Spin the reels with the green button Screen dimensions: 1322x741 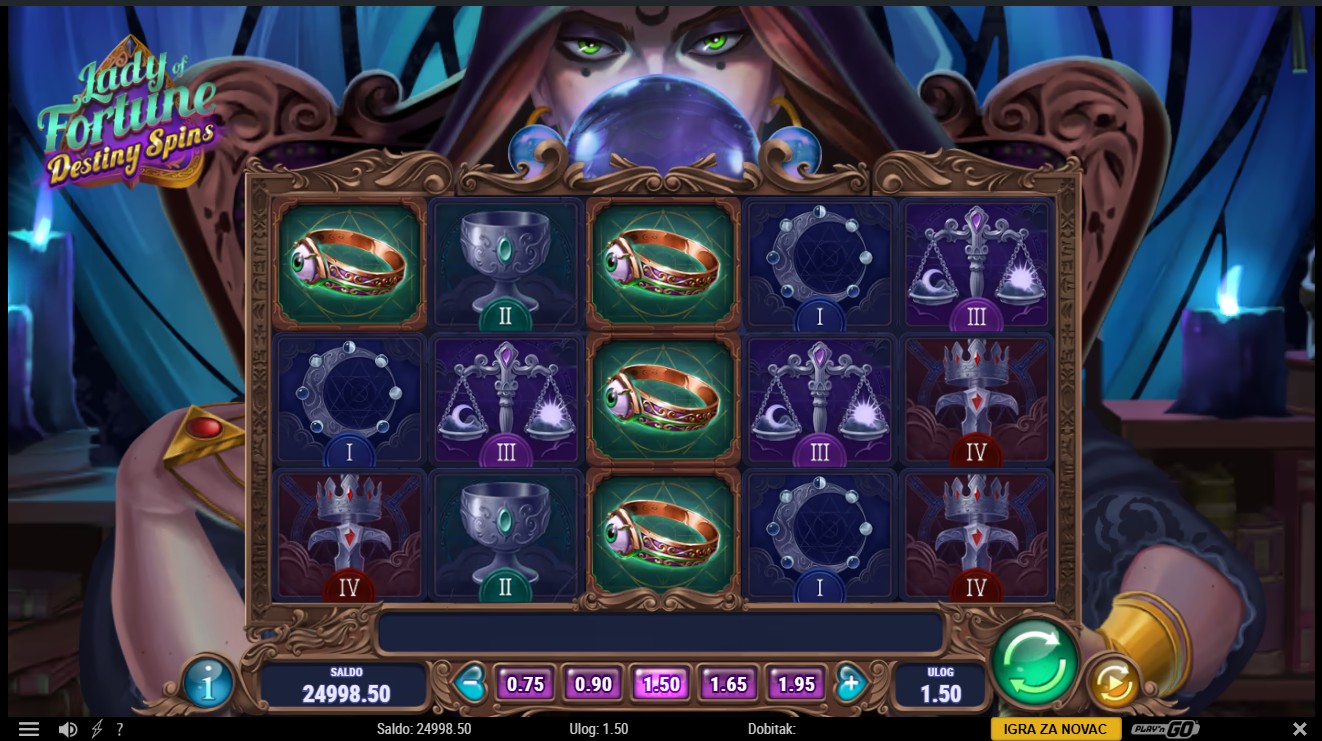(1035, 661)
